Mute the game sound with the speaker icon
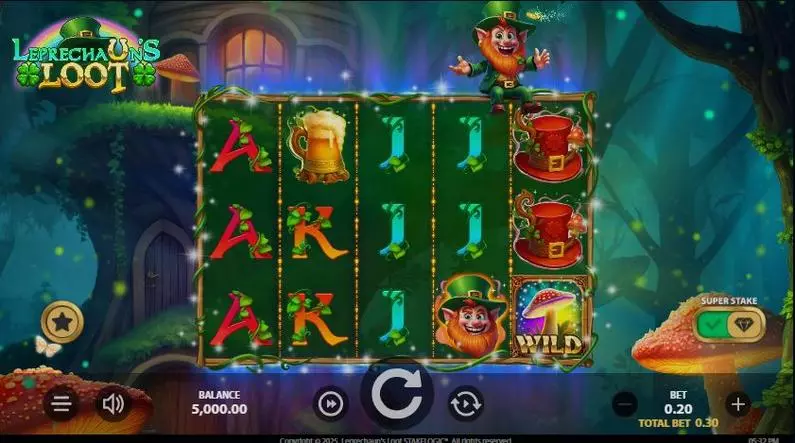This screenshot has width=795, height=443. (x=113, y=404)
